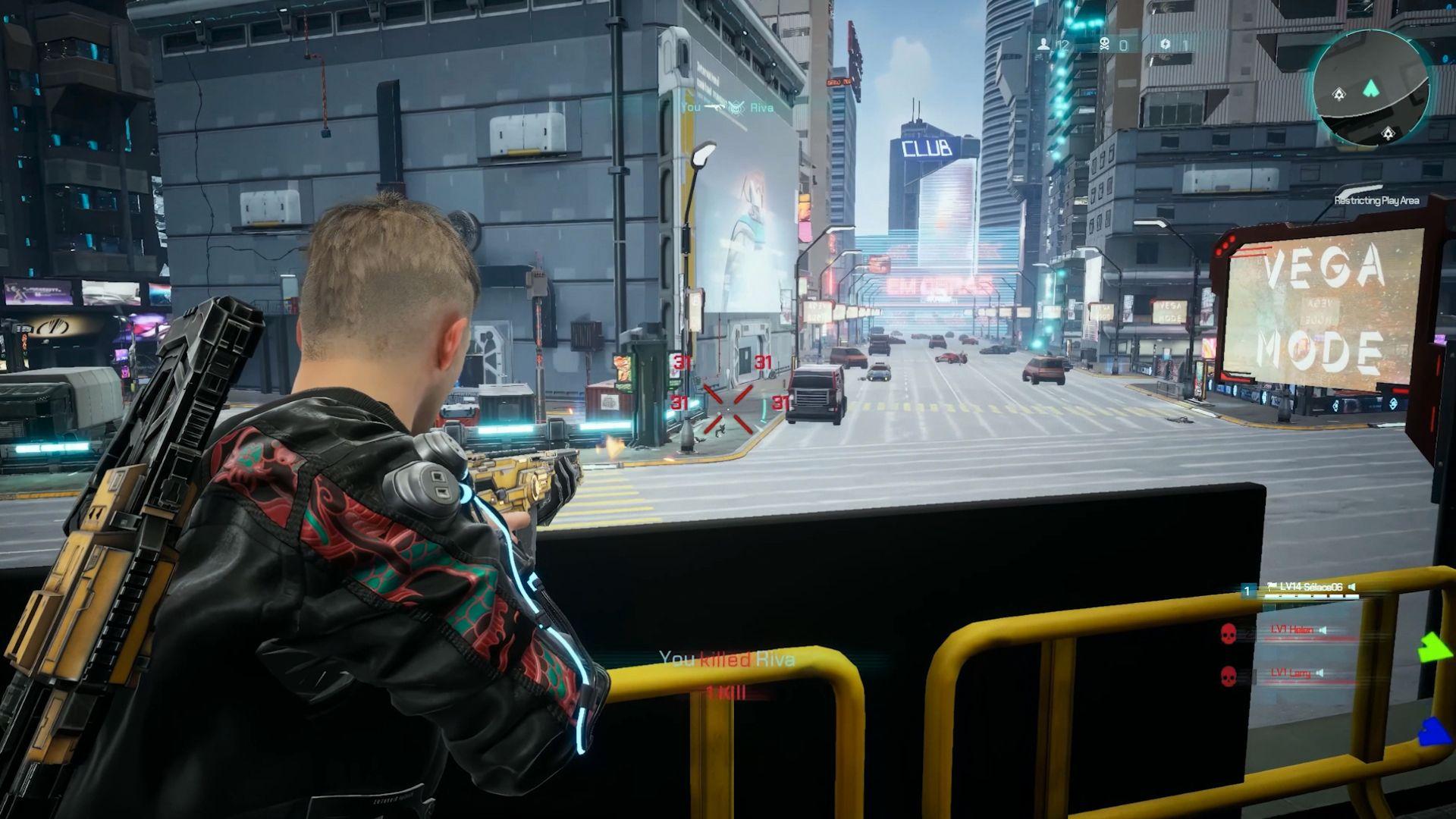
Task: Click the skull deaths counter icon
Action: click(x=1104, y=44)
